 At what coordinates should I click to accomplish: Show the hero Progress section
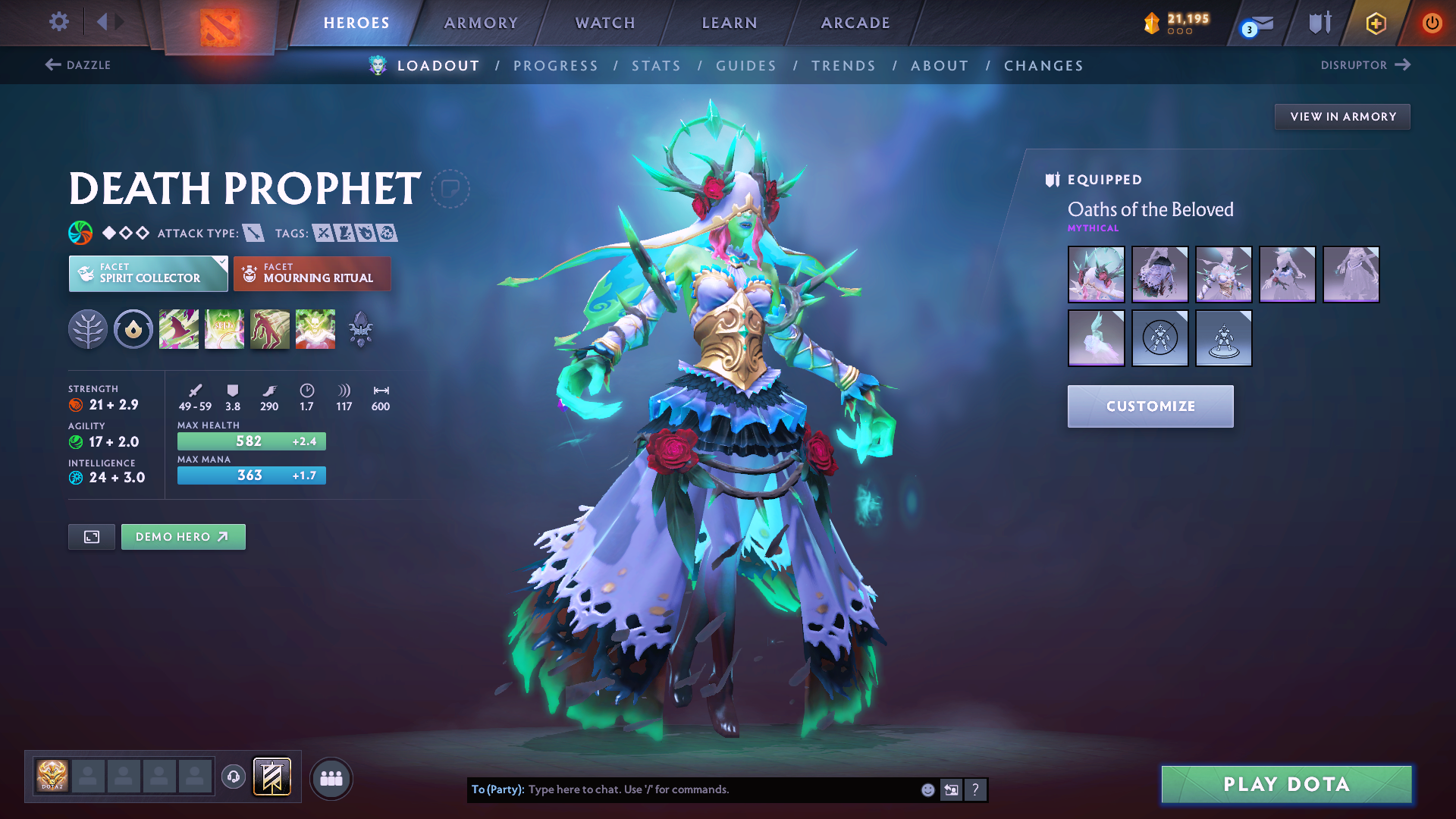[556, 66]
